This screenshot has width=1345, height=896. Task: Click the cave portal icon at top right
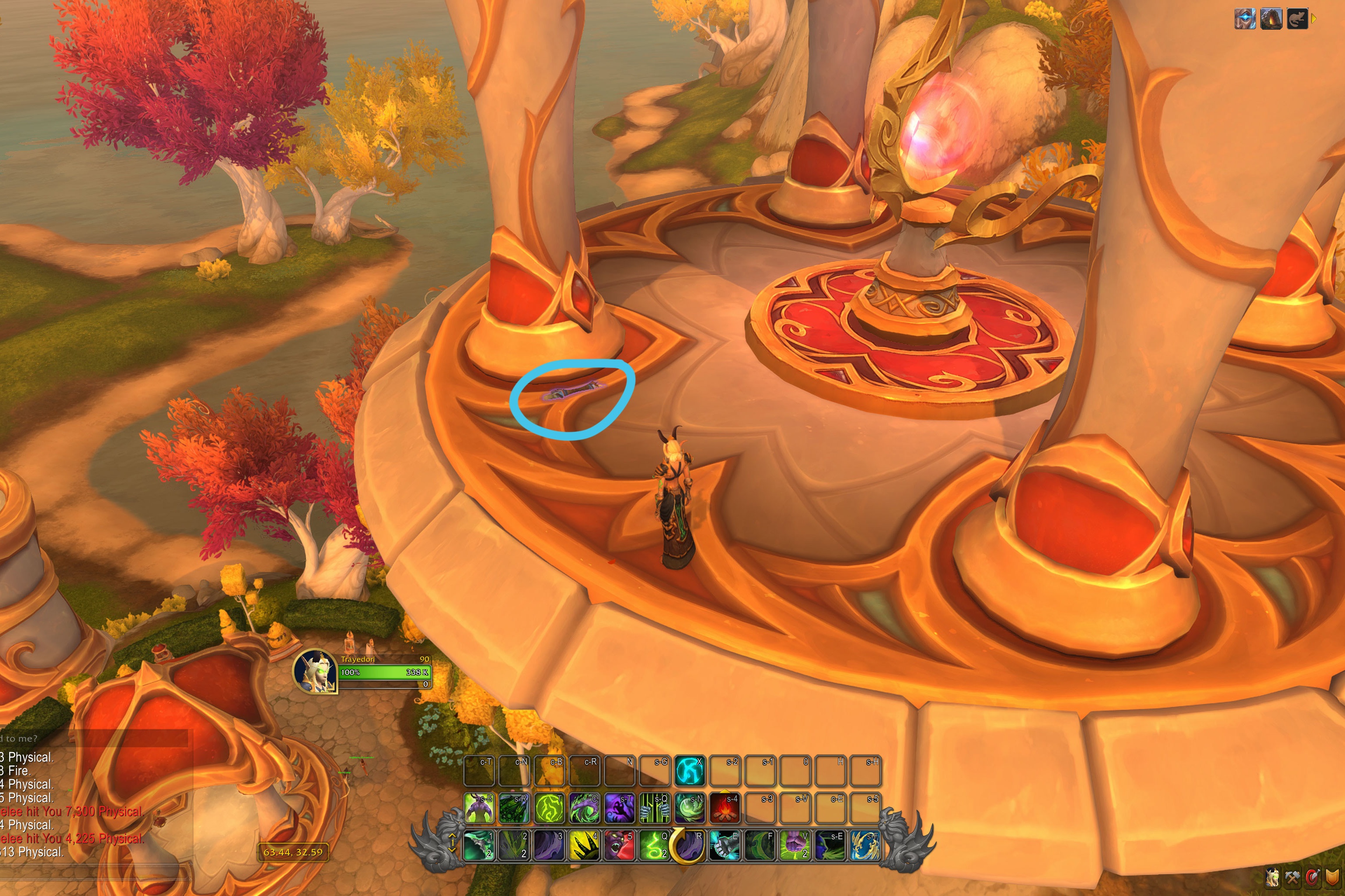1271,18
